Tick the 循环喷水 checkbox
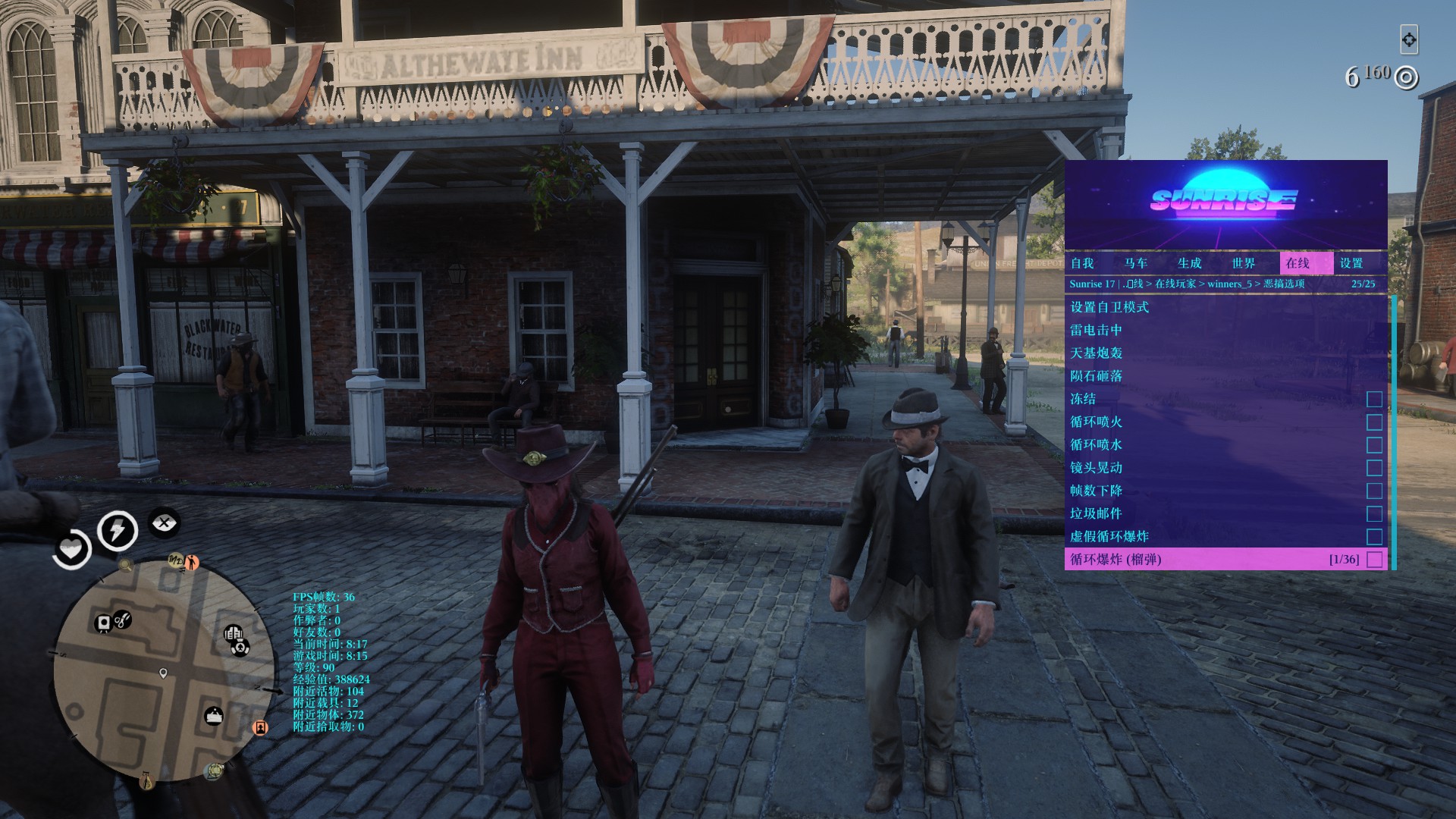Viewport: 1456px width, 819px height. click(x=1374, y=445)
